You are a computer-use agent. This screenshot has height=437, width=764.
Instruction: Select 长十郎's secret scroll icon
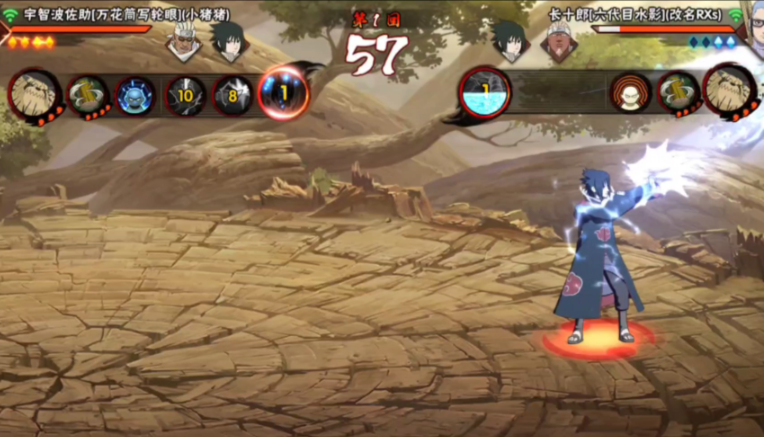pyautogui.click(x=678, y=92)
